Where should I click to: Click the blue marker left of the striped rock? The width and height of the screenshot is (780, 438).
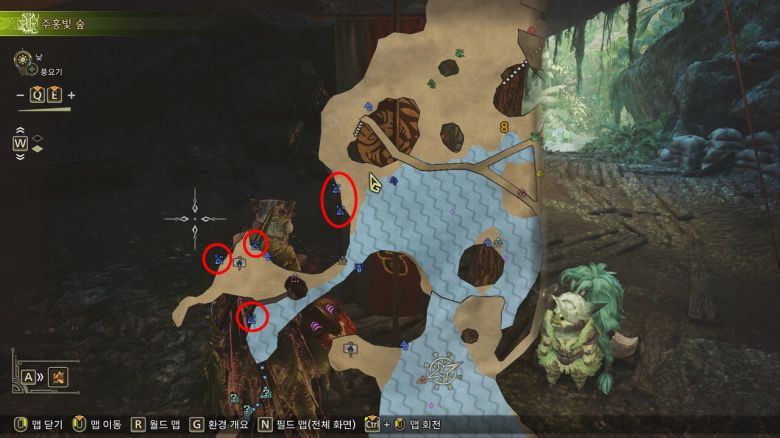[x=368, y=104]
